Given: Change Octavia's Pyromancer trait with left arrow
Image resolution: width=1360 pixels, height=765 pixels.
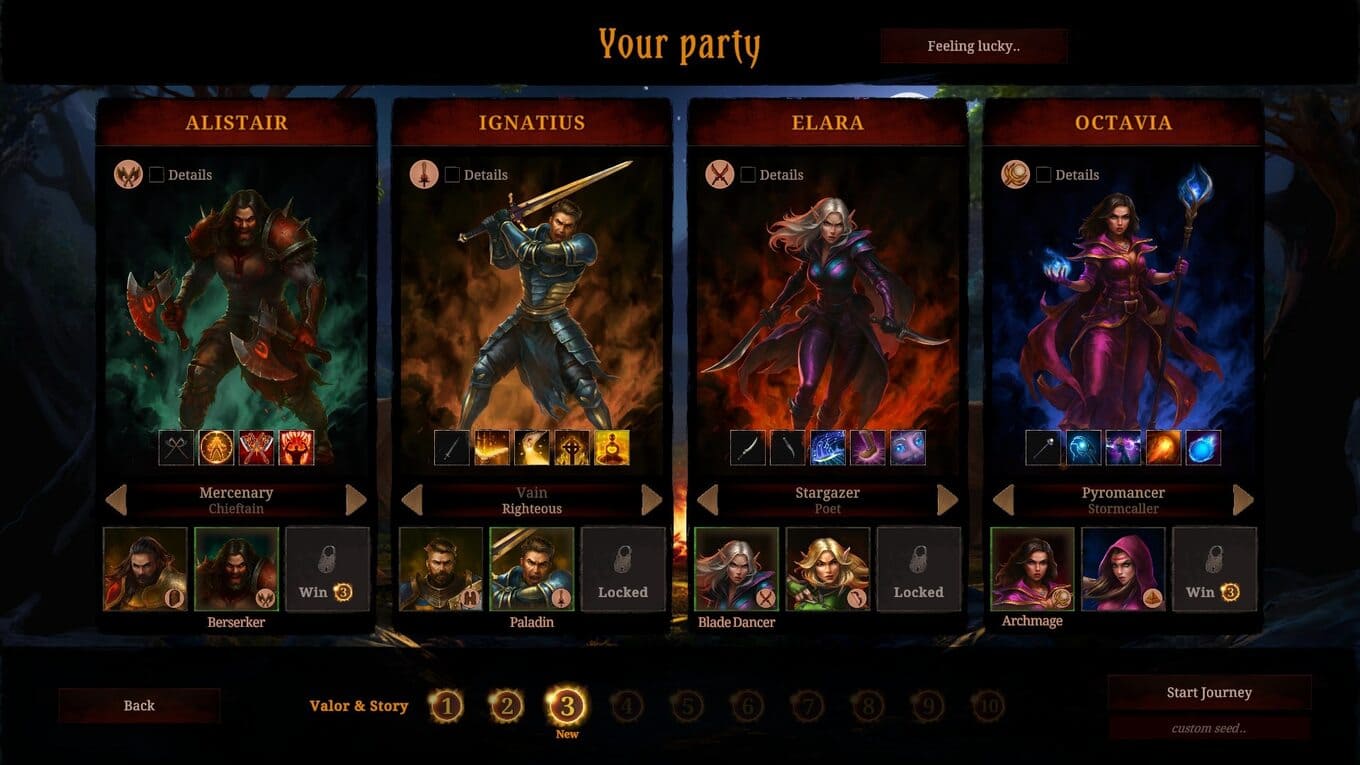Looking at the screenshot, I should [x=1004, y=499].
